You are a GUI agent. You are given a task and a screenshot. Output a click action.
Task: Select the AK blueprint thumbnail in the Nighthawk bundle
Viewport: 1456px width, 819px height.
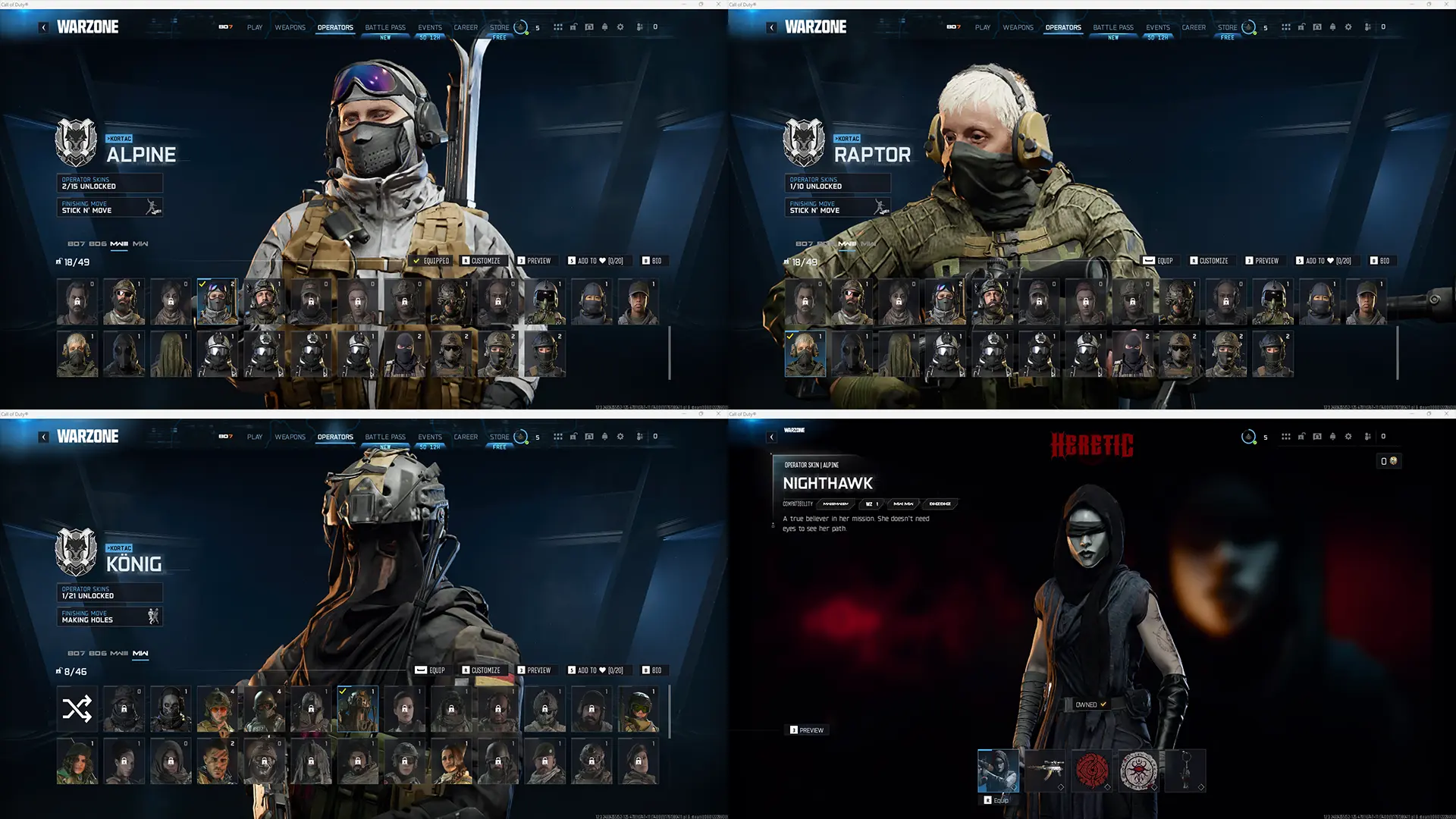click(x=1047, y=770)
